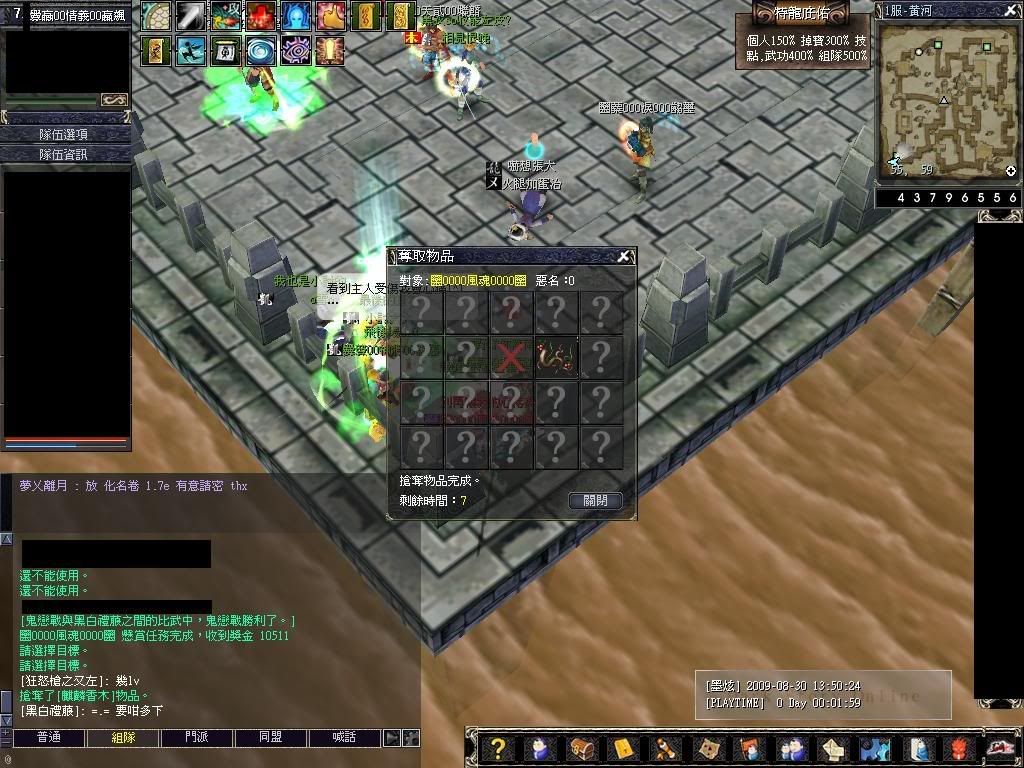Switch to the 組隊 chat channel tab
Screen dimensions: 1024x768
click(123, 738)
